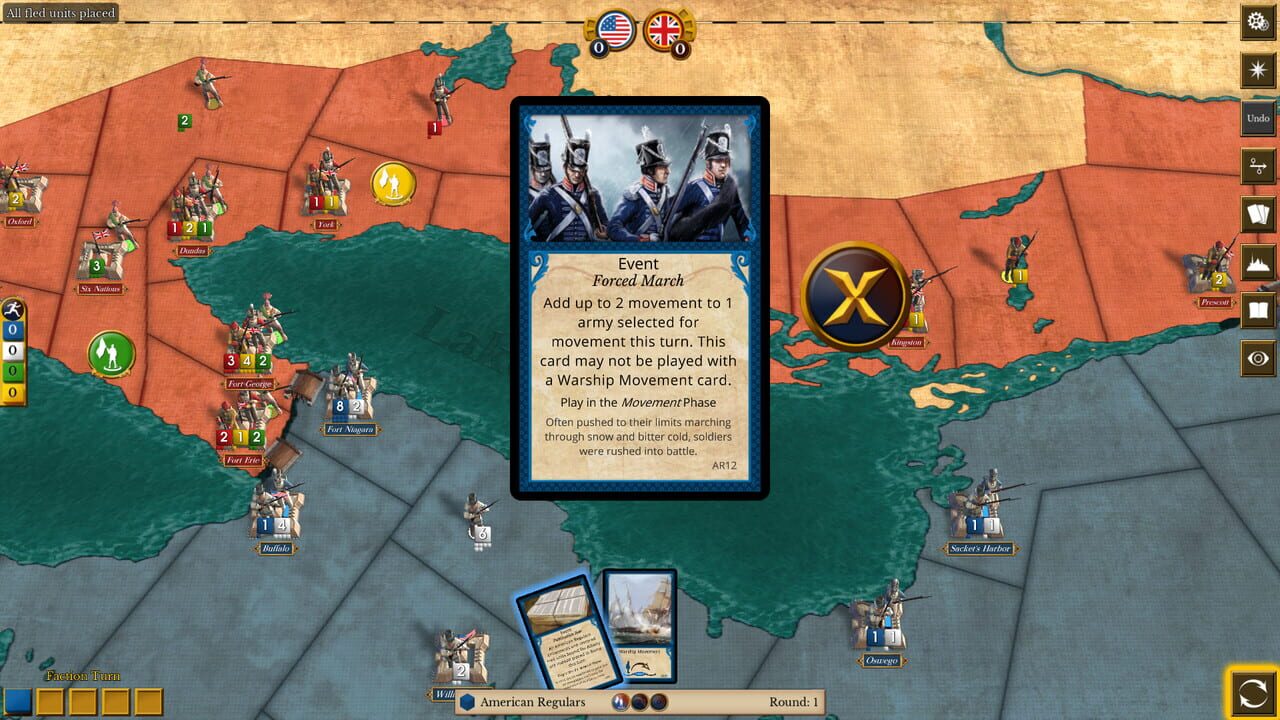Click the end turn arrow button
The height and width of the screenshot is (720, 1280).
[1254, 694]
